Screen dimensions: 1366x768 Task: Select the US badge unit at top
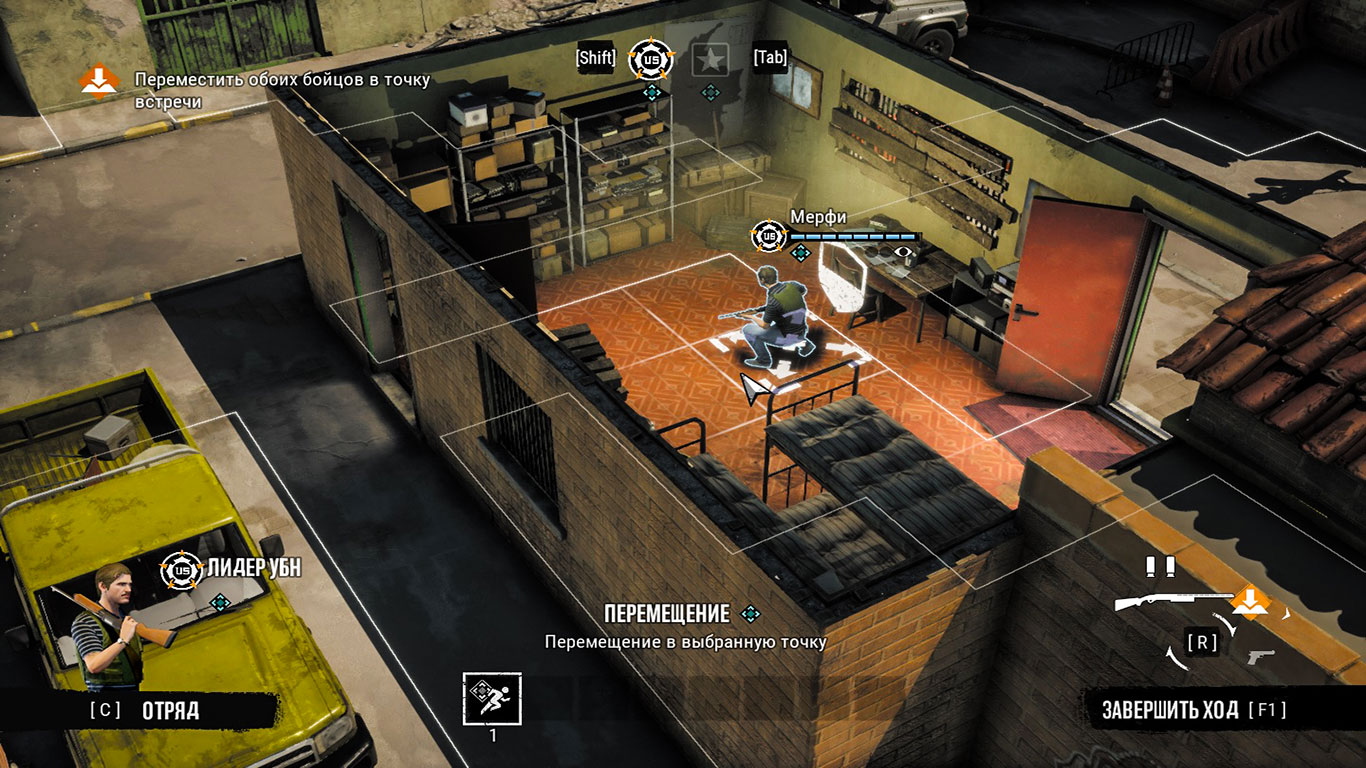[x=651, y=60]
